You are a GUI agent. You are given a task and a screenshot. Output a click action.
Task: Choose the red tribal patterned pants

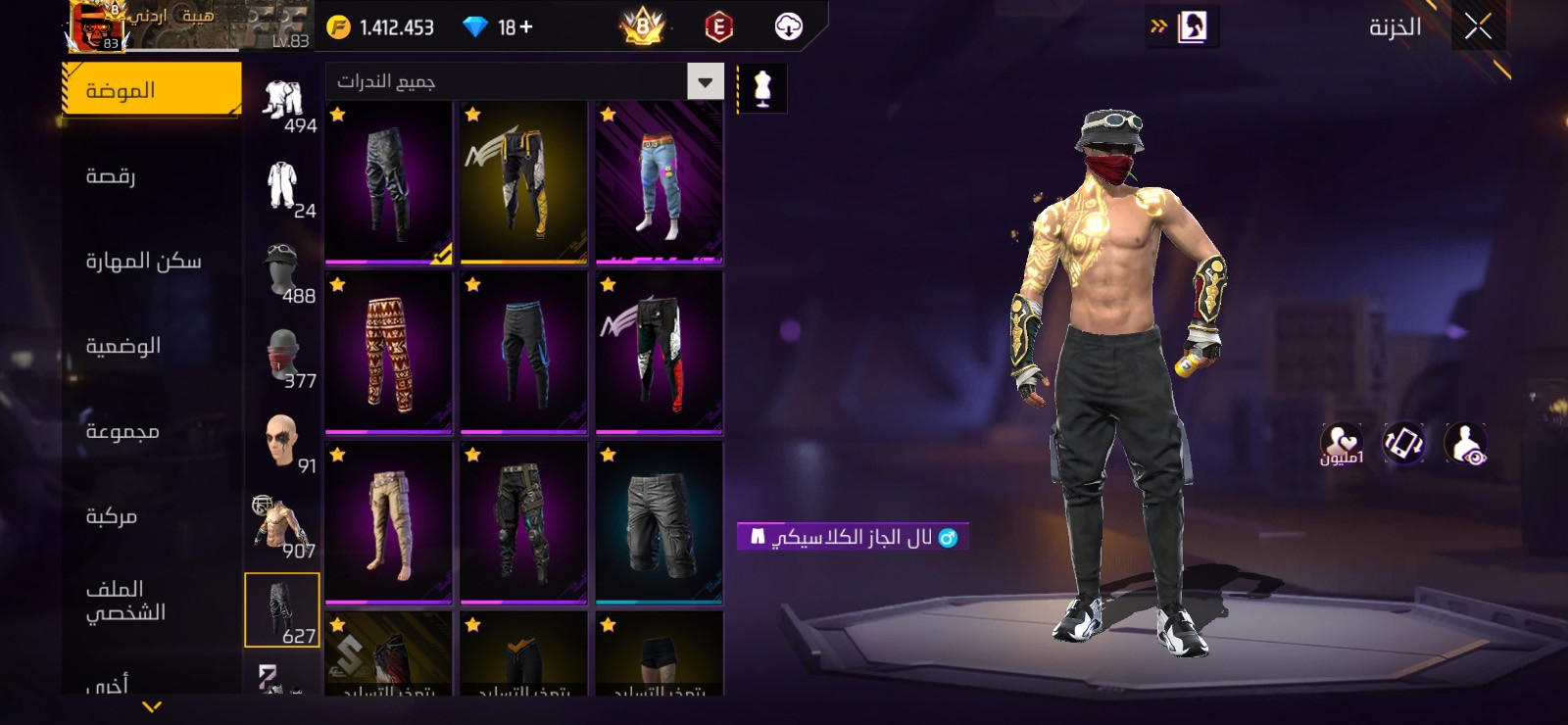click(x=389, y=353)
